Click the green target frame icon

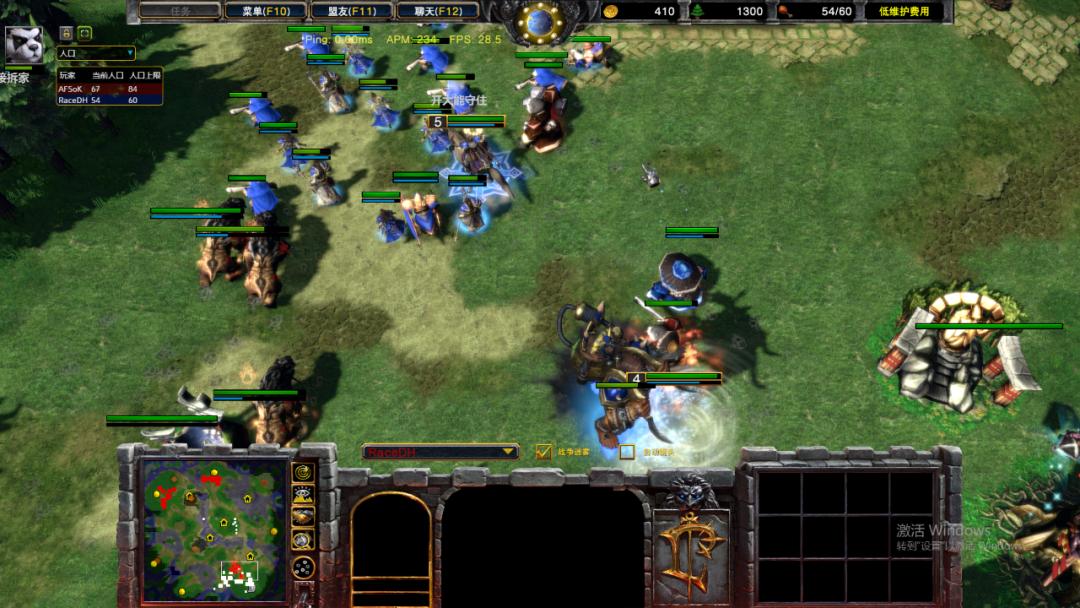85,33
